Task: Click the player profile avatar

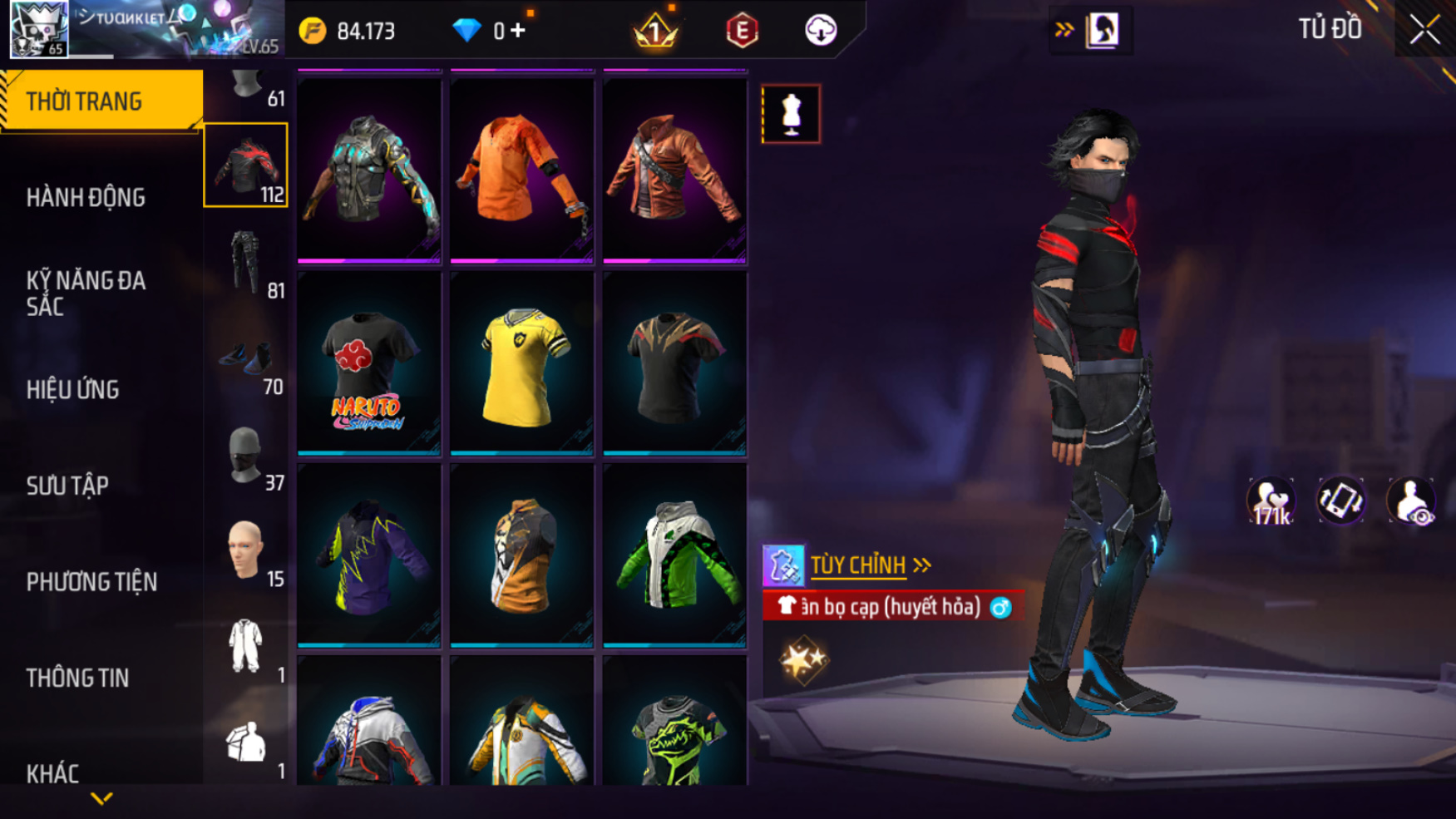Action: [38, 29]
